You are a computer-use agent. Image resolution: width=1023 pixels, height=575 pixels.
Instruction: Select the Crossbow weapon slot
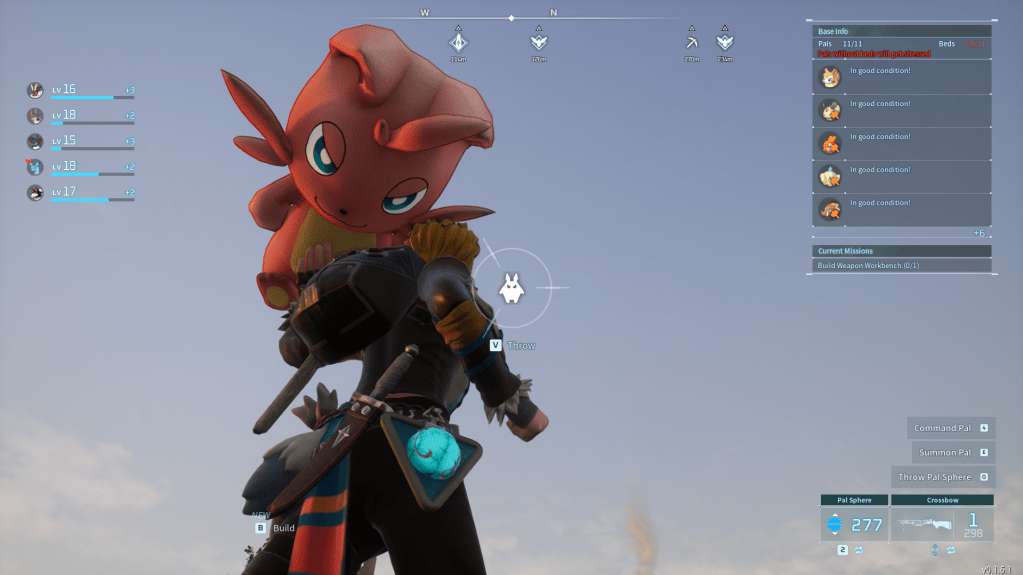942,524
